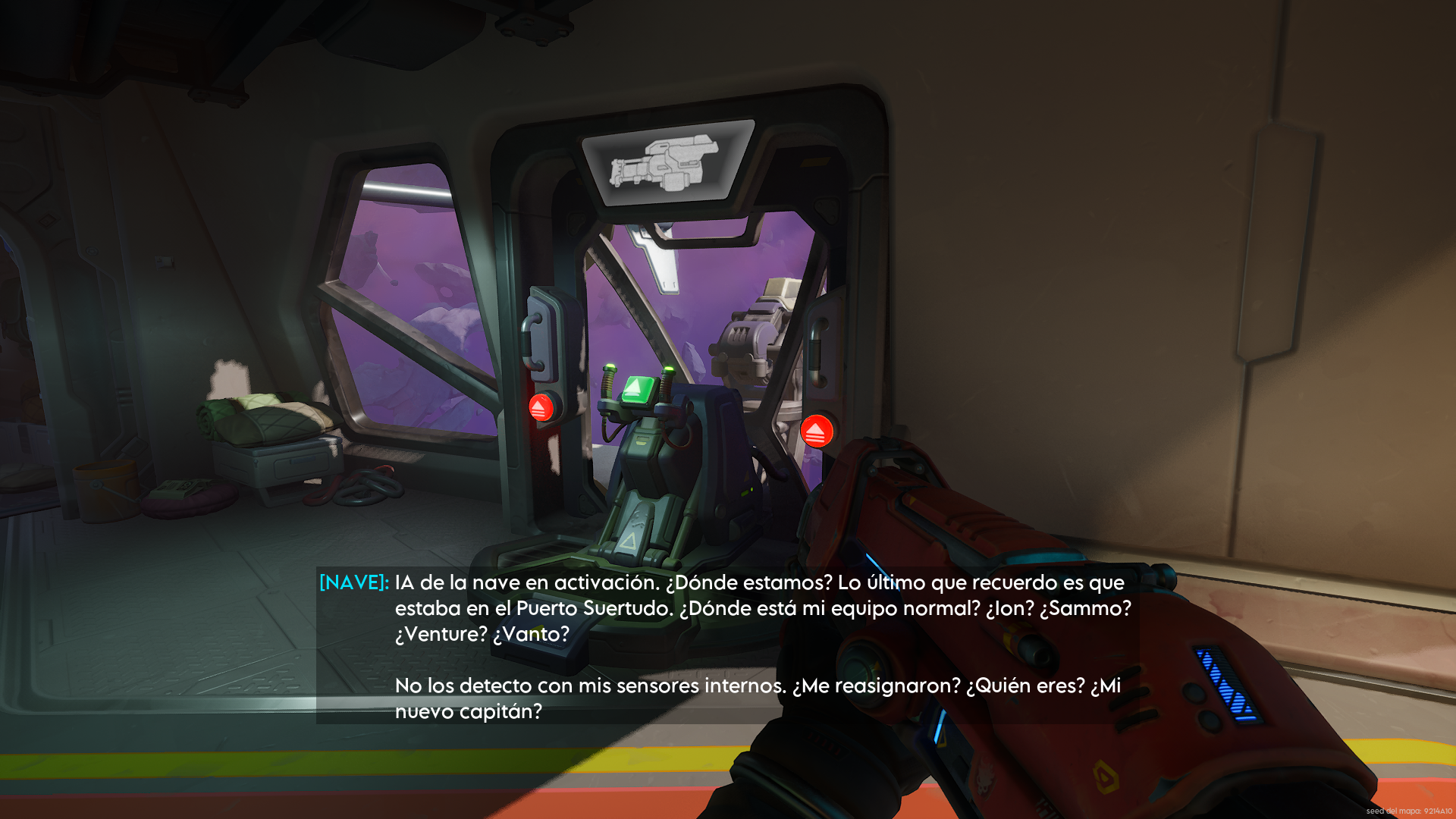1456x819 pixels.
Task: Flip the small switch panel on the left wall
Action: (x=163, y=262)
